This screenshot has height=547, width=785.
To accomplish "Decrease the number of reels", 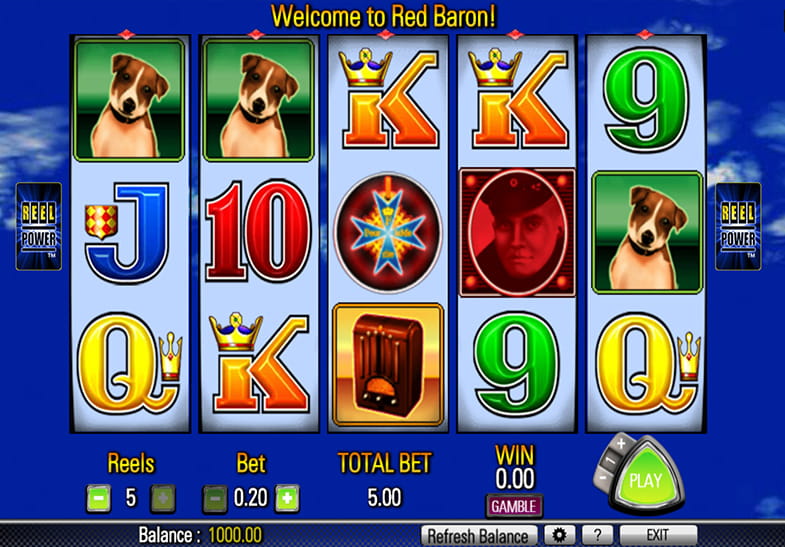I will (98, 497).
